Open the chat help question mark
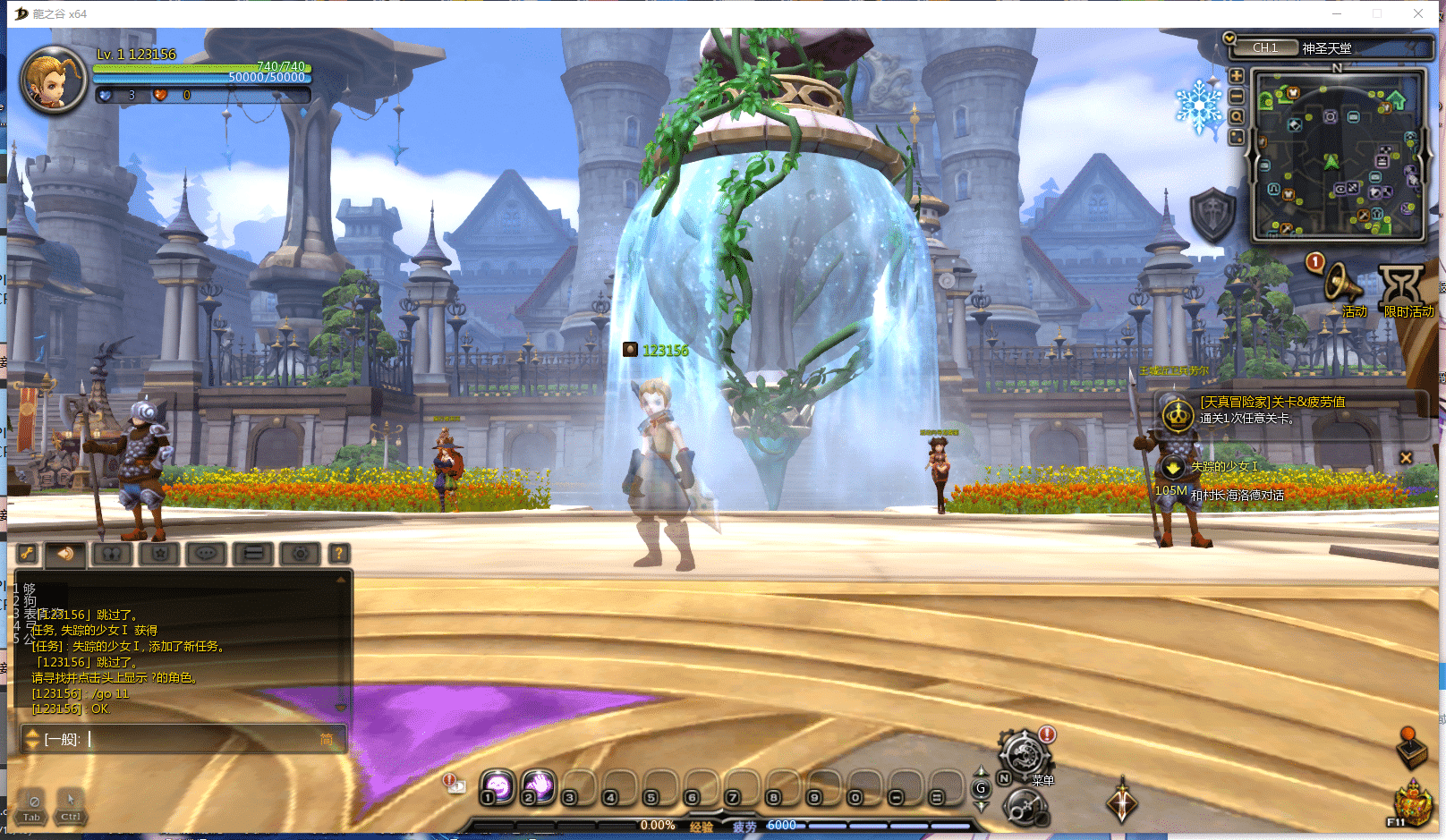Viewport: 1446px width, 840px height. pos(339,554)
